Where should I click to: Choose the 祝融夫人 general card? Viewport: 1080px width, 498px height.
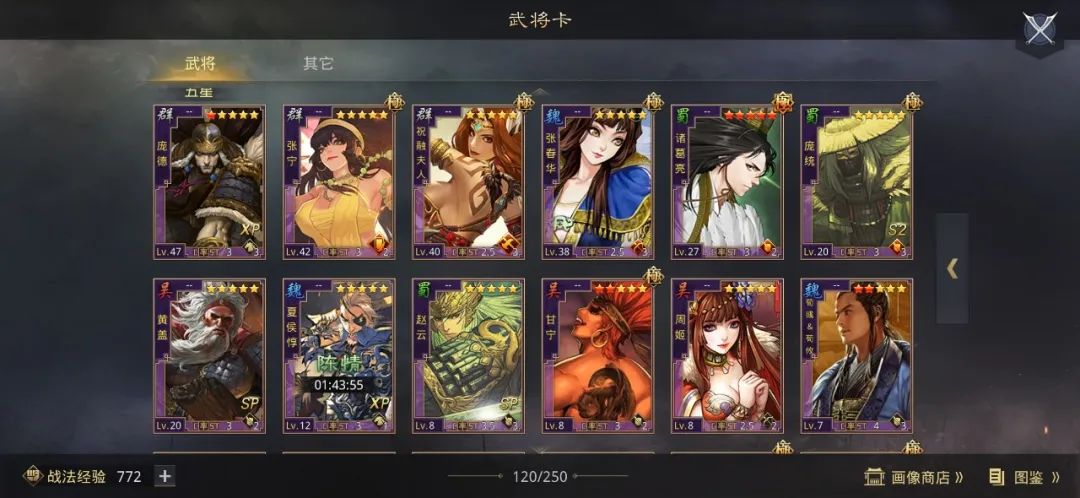tap(468, 182)
